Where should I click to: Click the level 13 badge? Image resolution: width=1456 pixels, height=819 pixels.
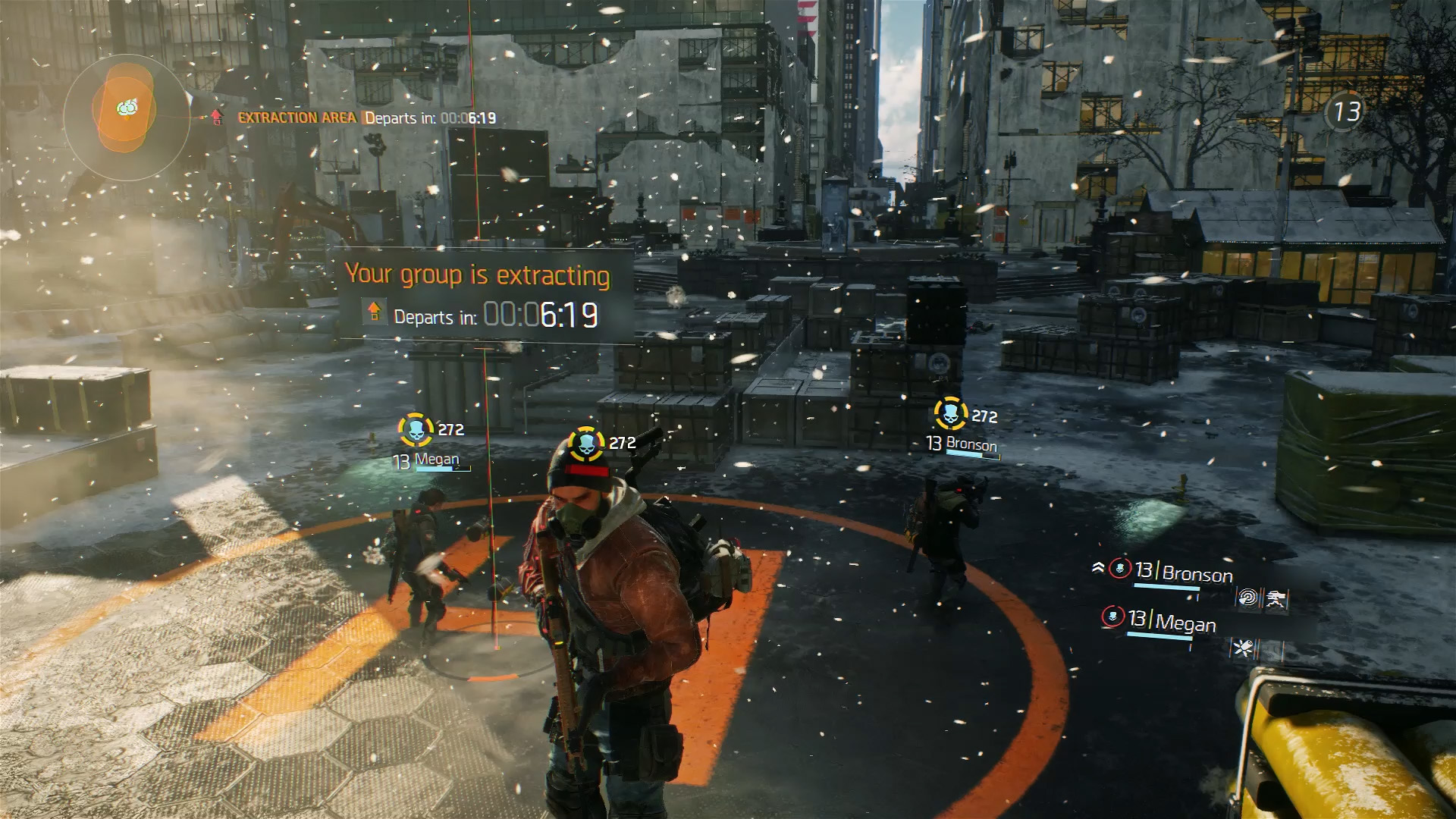(1345, 112)
